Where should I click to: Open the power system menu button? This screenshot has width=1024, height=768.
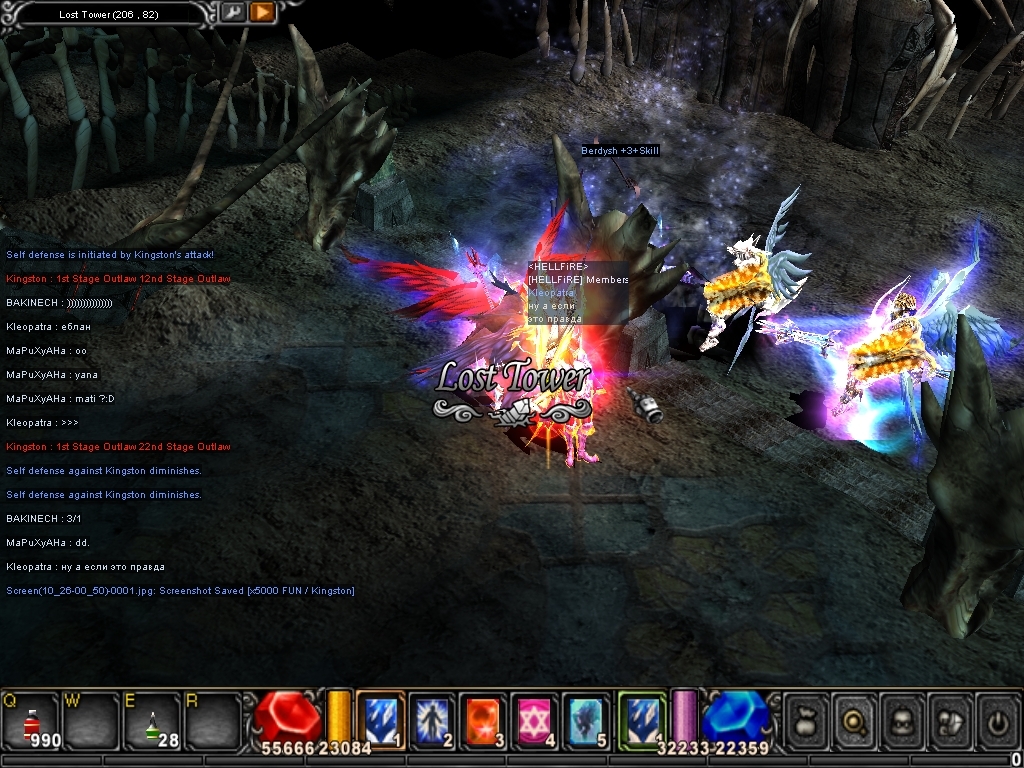coord(998,719)
